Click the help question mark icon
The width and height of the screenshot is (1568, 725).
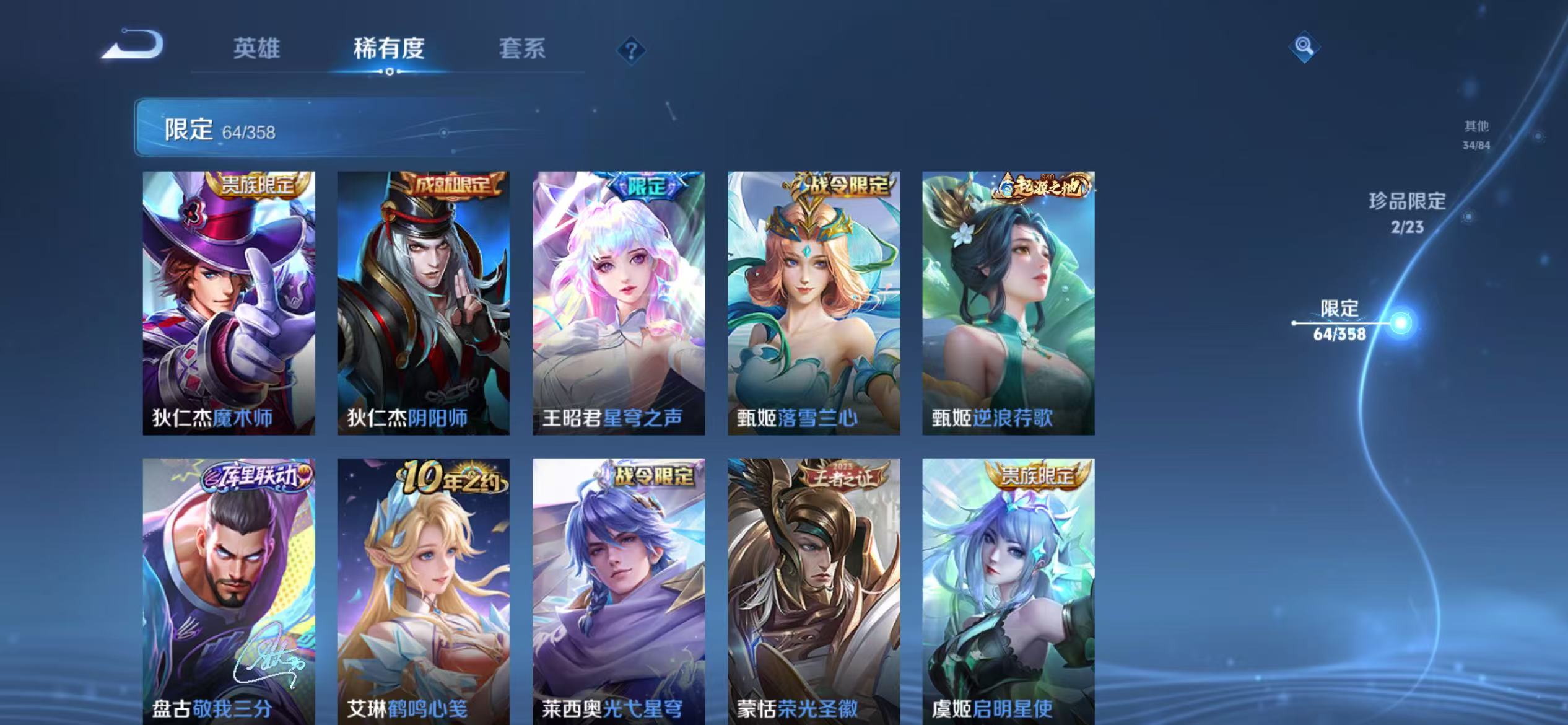coord(630,50)
